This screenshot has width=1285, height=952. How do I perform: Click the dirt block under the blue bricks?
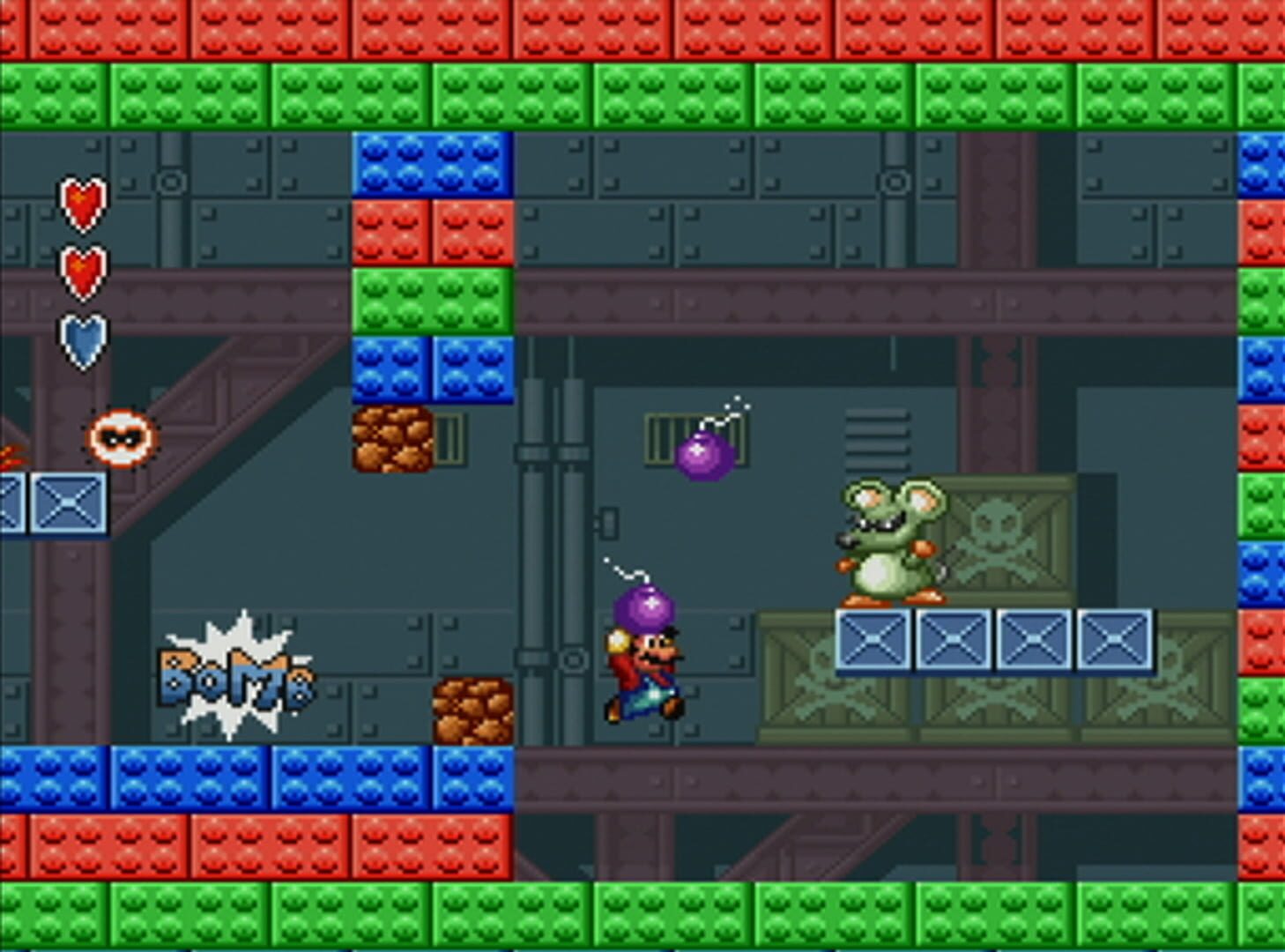click(x=394, y=438)
